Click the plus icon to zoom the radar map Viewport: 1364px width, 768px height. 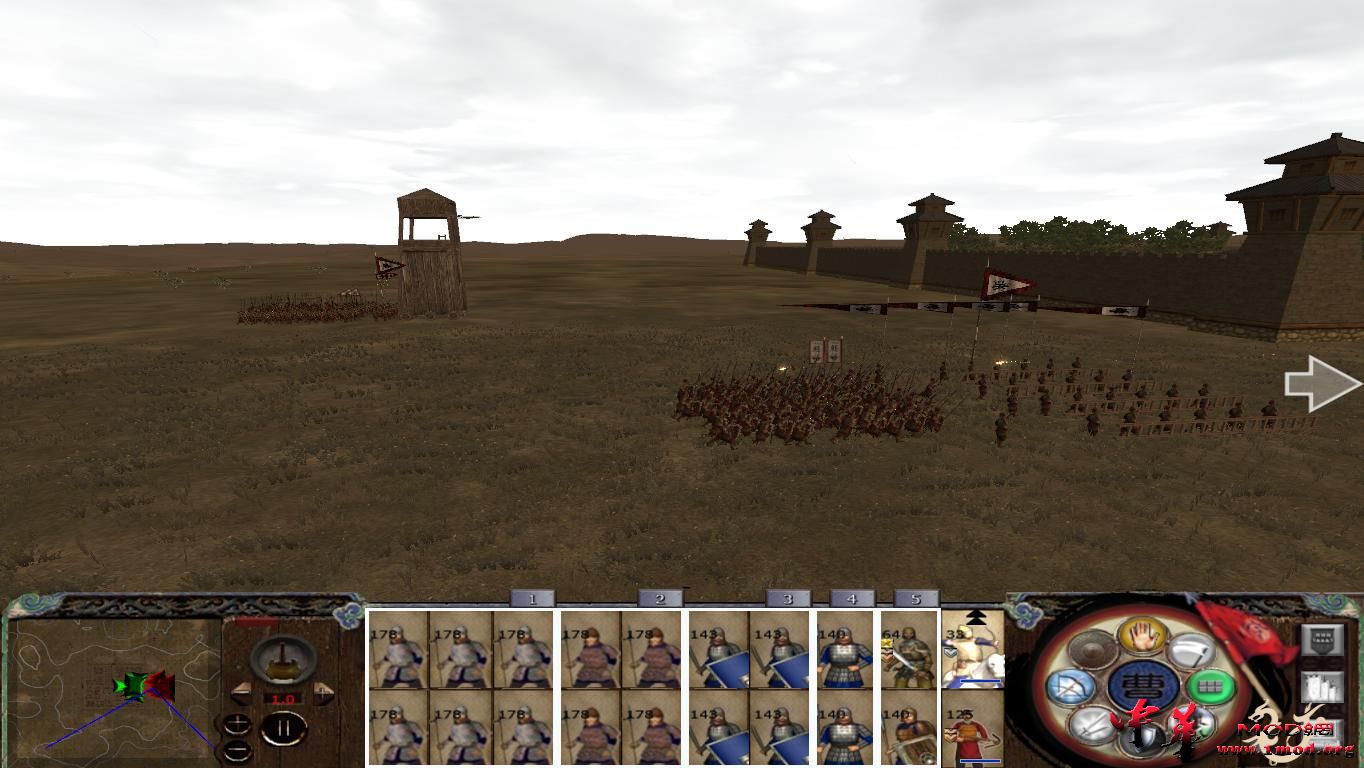(x=238, y=723)
